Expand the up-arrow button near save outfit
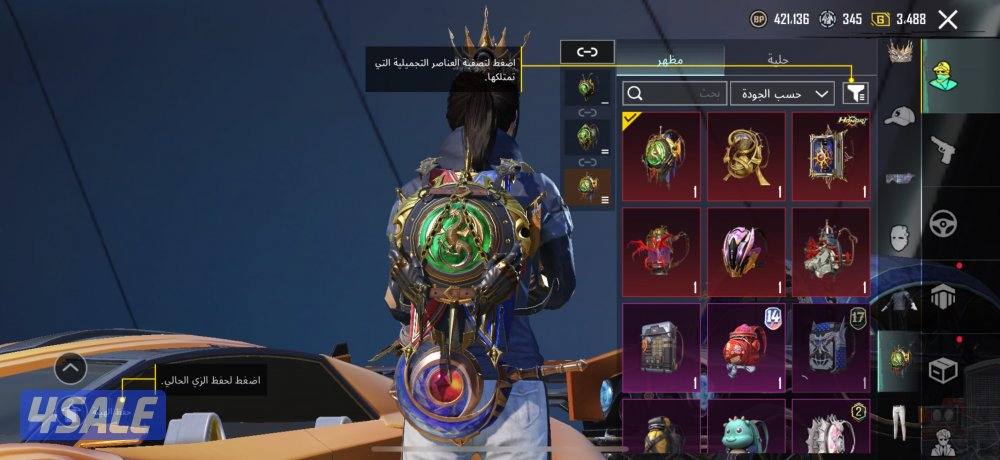Screen dimensions: 1000x460 click(x=70, y=369)
